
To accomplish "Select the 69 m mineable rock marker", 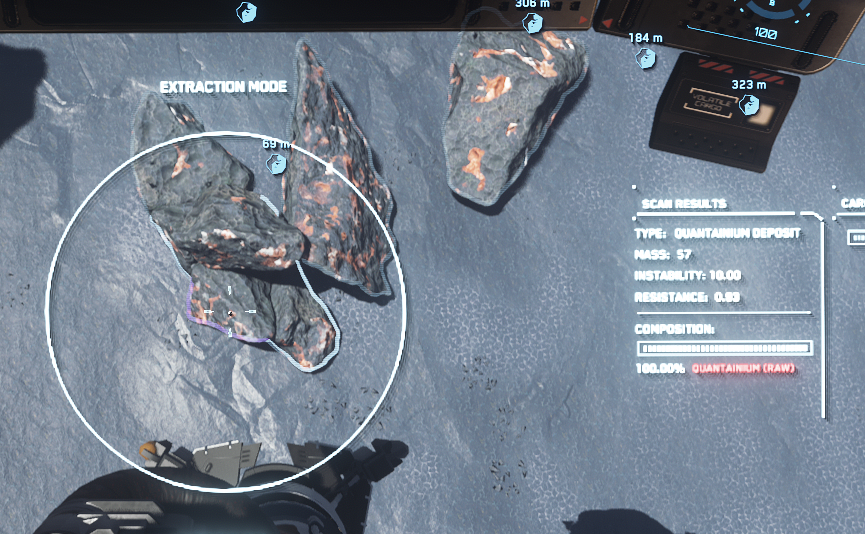I will 269,161.
